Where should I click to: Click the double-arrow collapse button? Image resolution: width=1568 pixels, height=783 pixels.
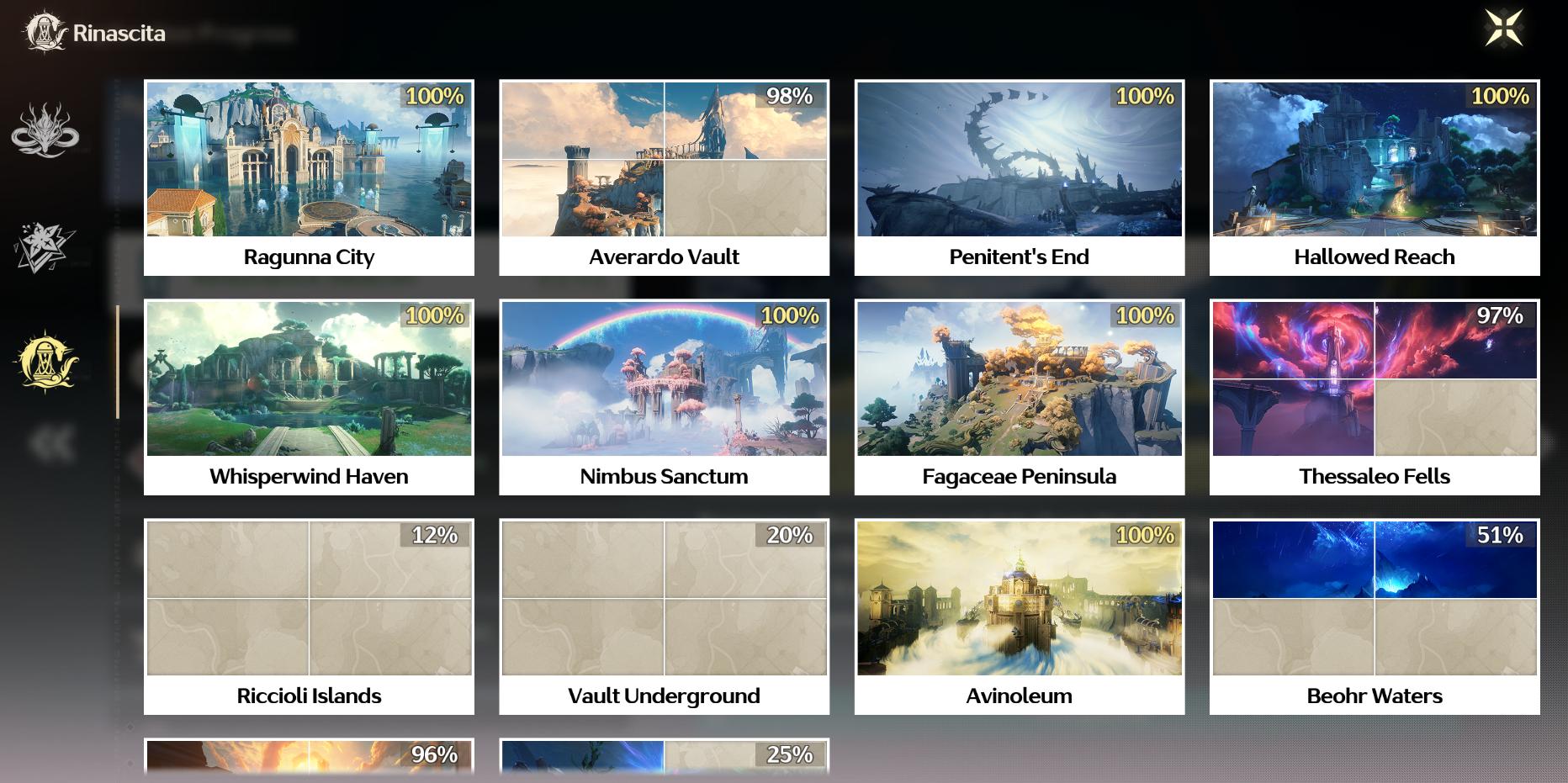[x=52, y=443]
